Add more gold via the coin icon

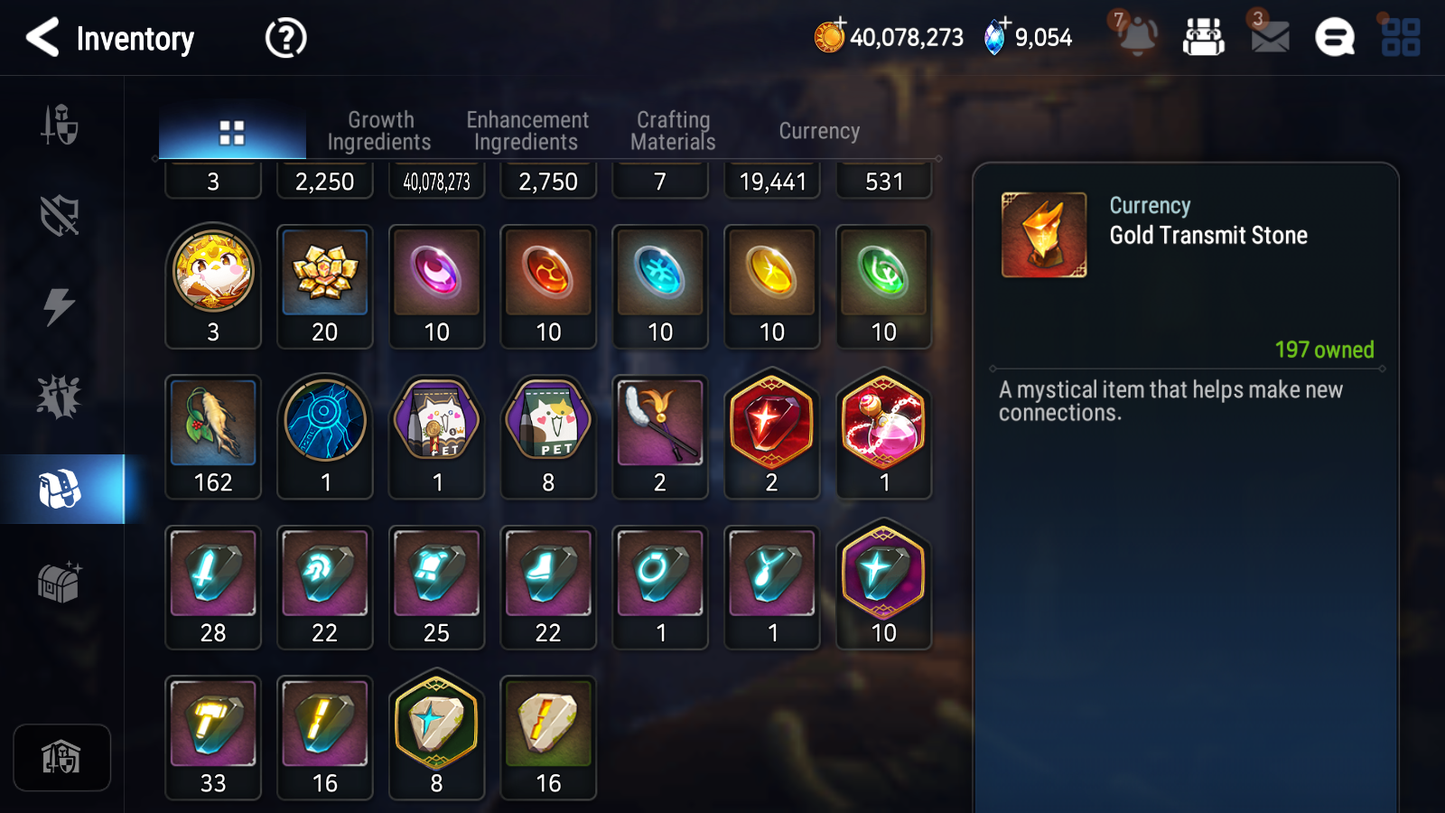(x=829, y=36)
